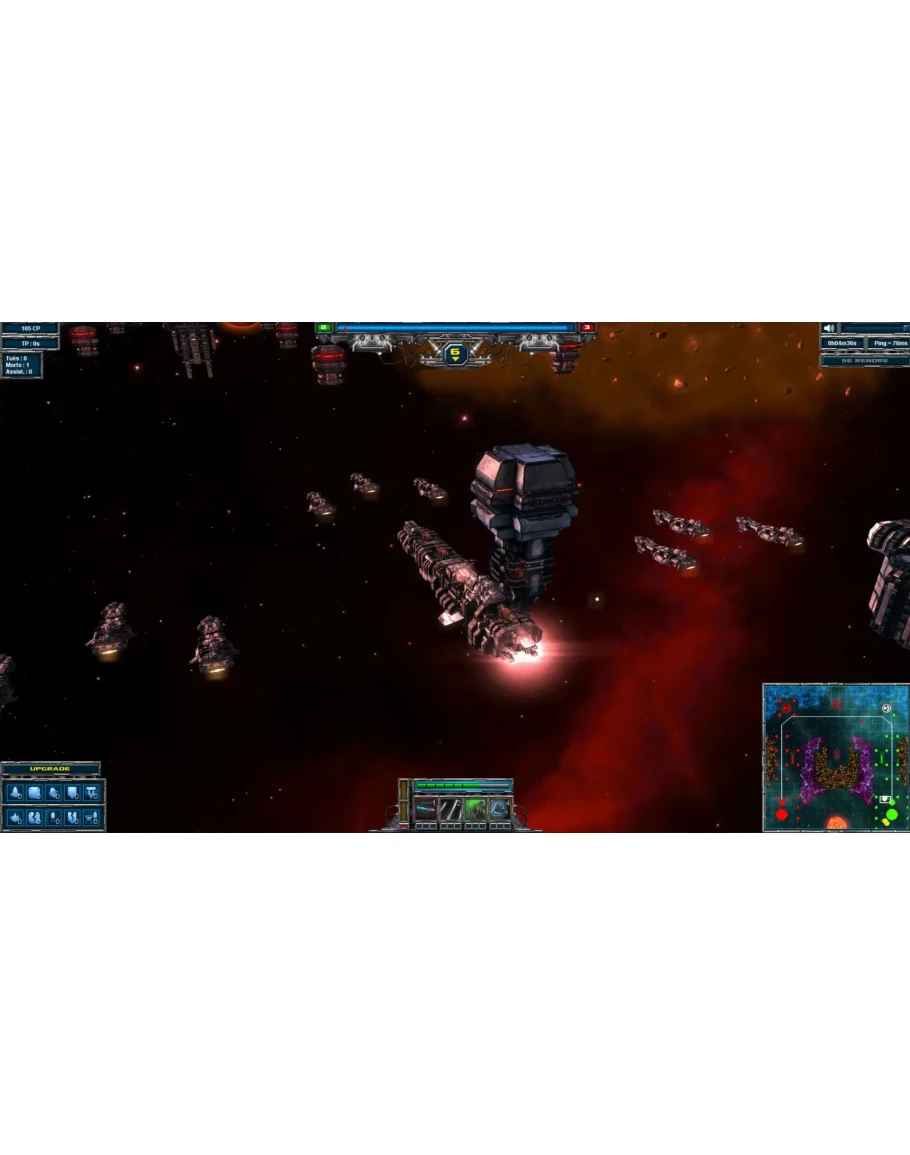
Task: Click the UPGRADE header button
Action: pos(50,768)
